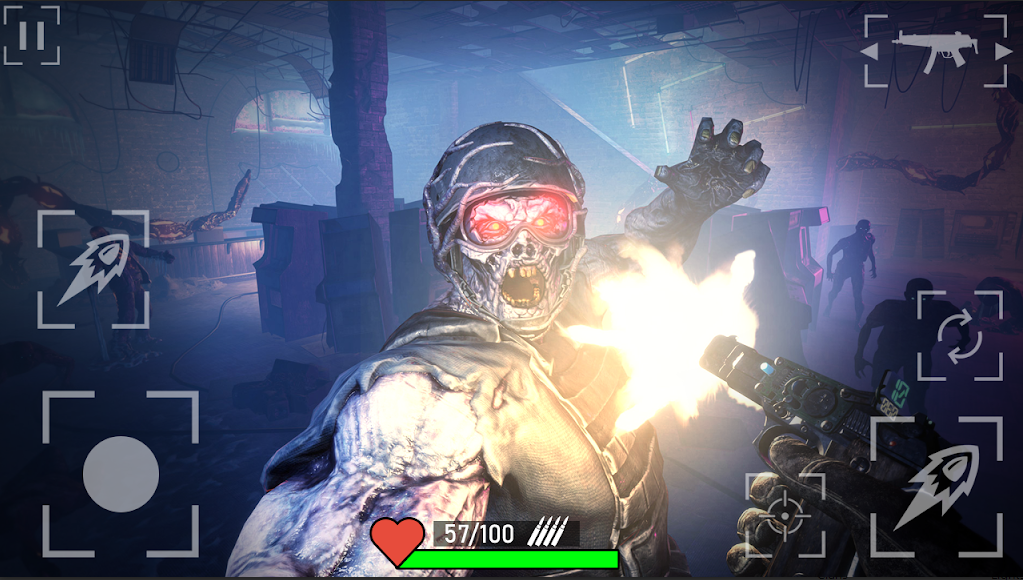Fire using the larger bullet button

[x=936, y=487]
